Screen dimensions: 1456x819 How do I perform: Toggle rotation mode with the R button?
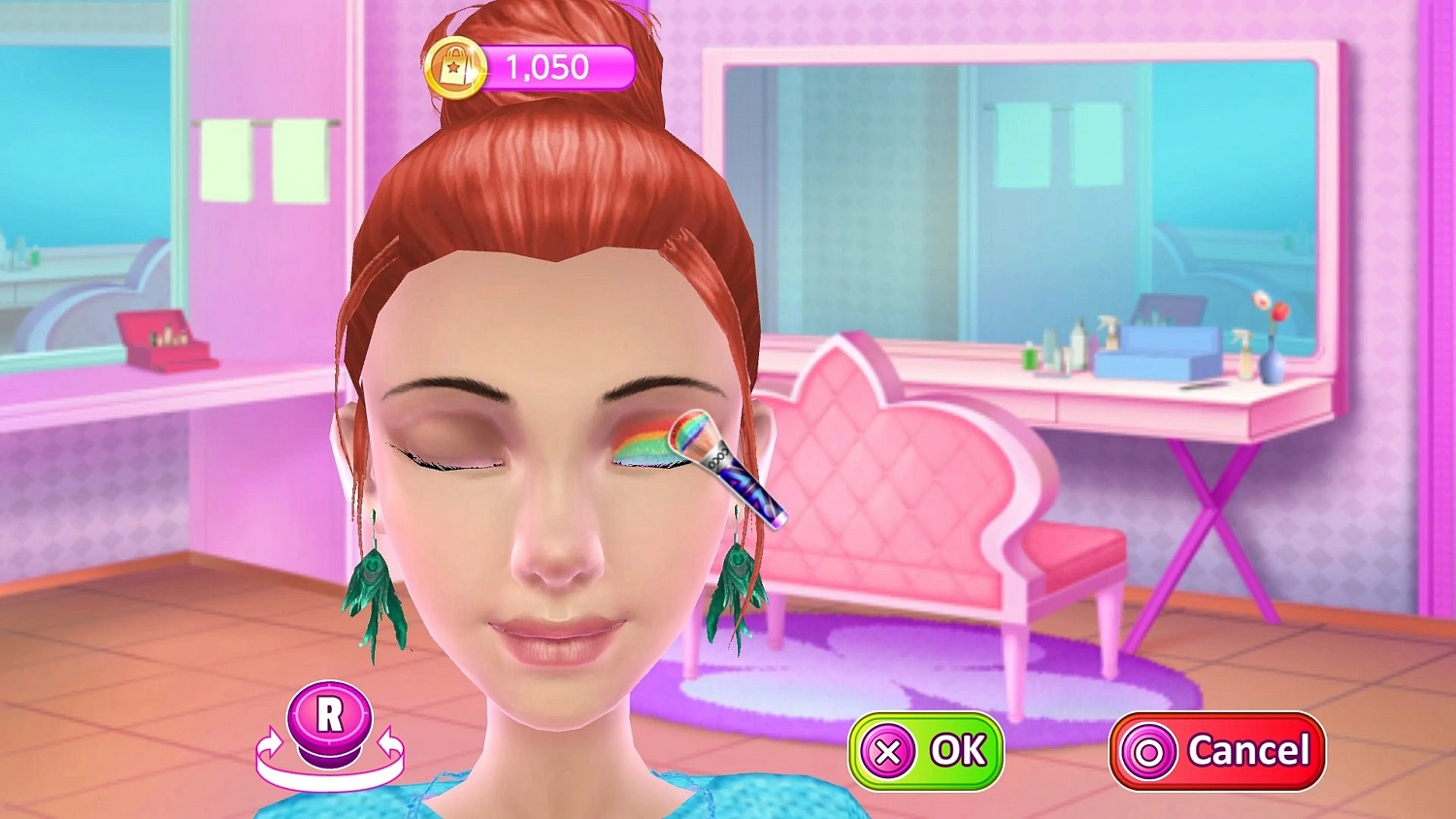click(x=330, y=715)
